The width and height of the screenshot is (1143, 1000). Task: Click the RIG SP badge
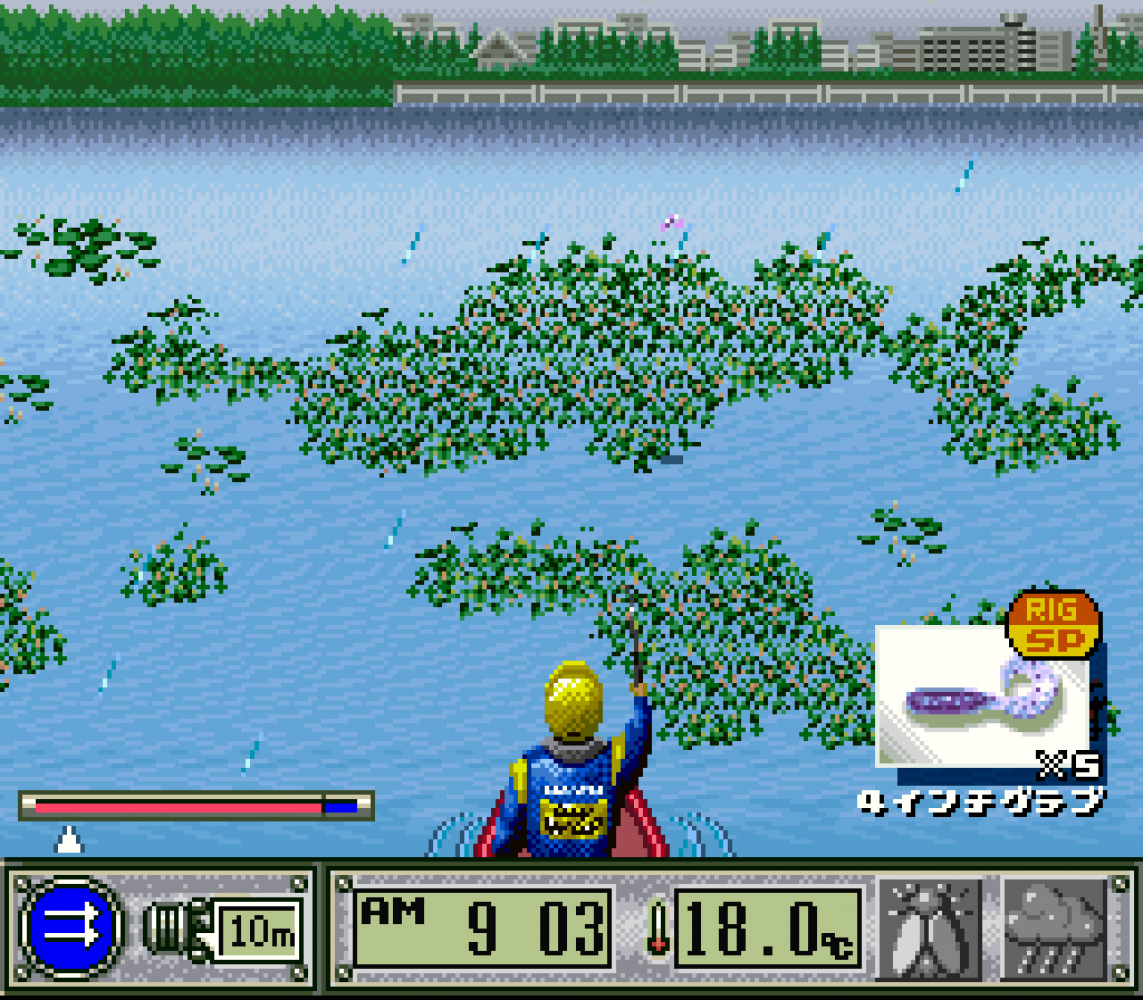tap(1052, 625)
